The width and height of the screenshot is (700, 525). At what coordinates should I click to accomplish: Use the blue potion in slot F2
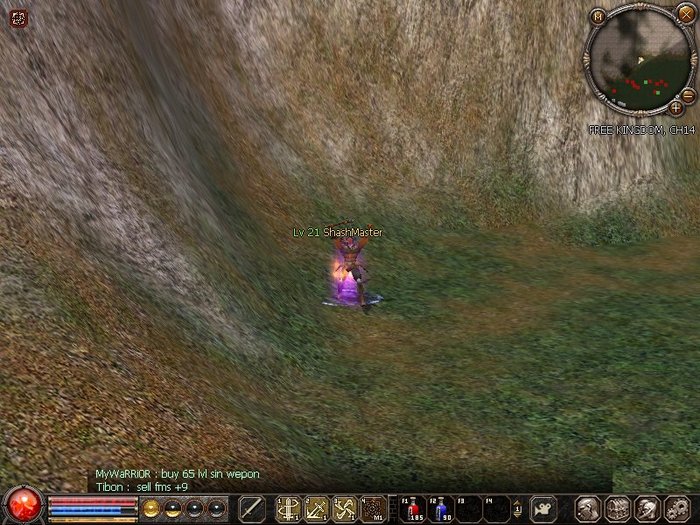point(439,508)
